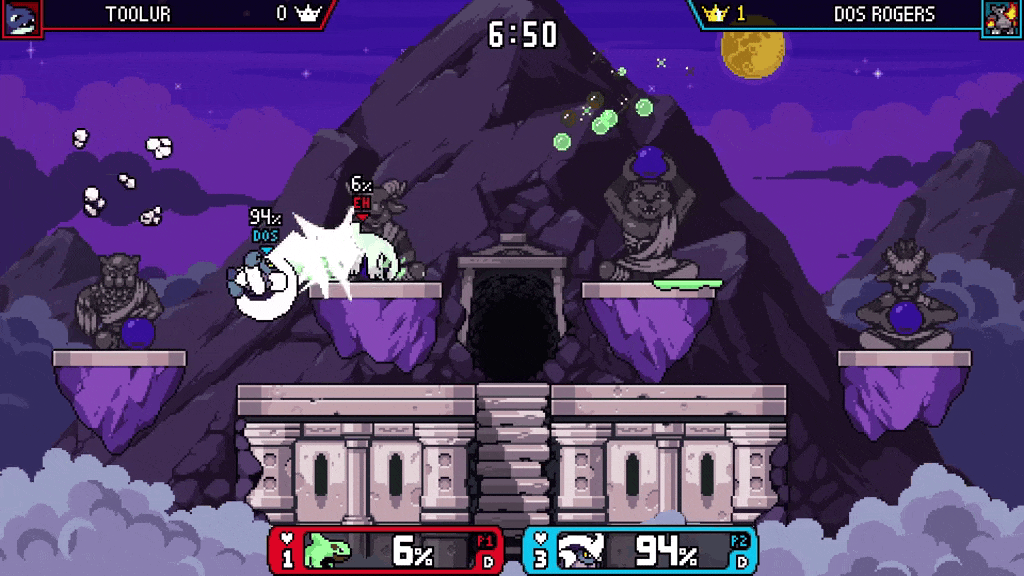Click Toolur's player avatar in the corner
1024x576 pixels.
pyautogui.click(x=21, y=18)
